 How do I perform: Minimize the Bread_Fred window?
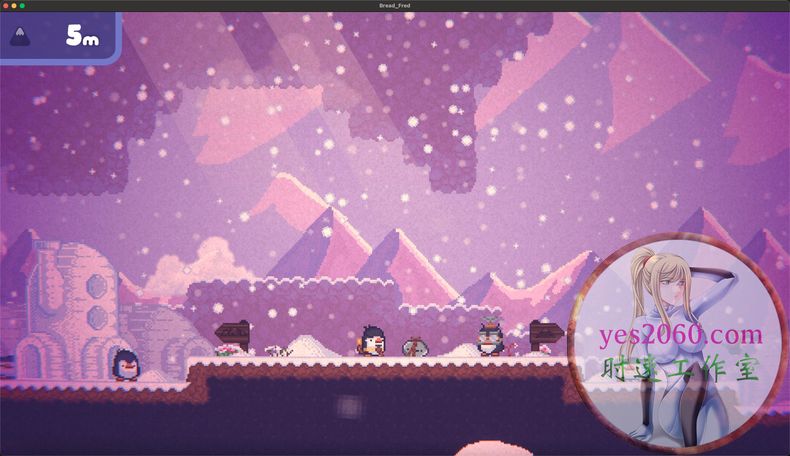point(14,6)
